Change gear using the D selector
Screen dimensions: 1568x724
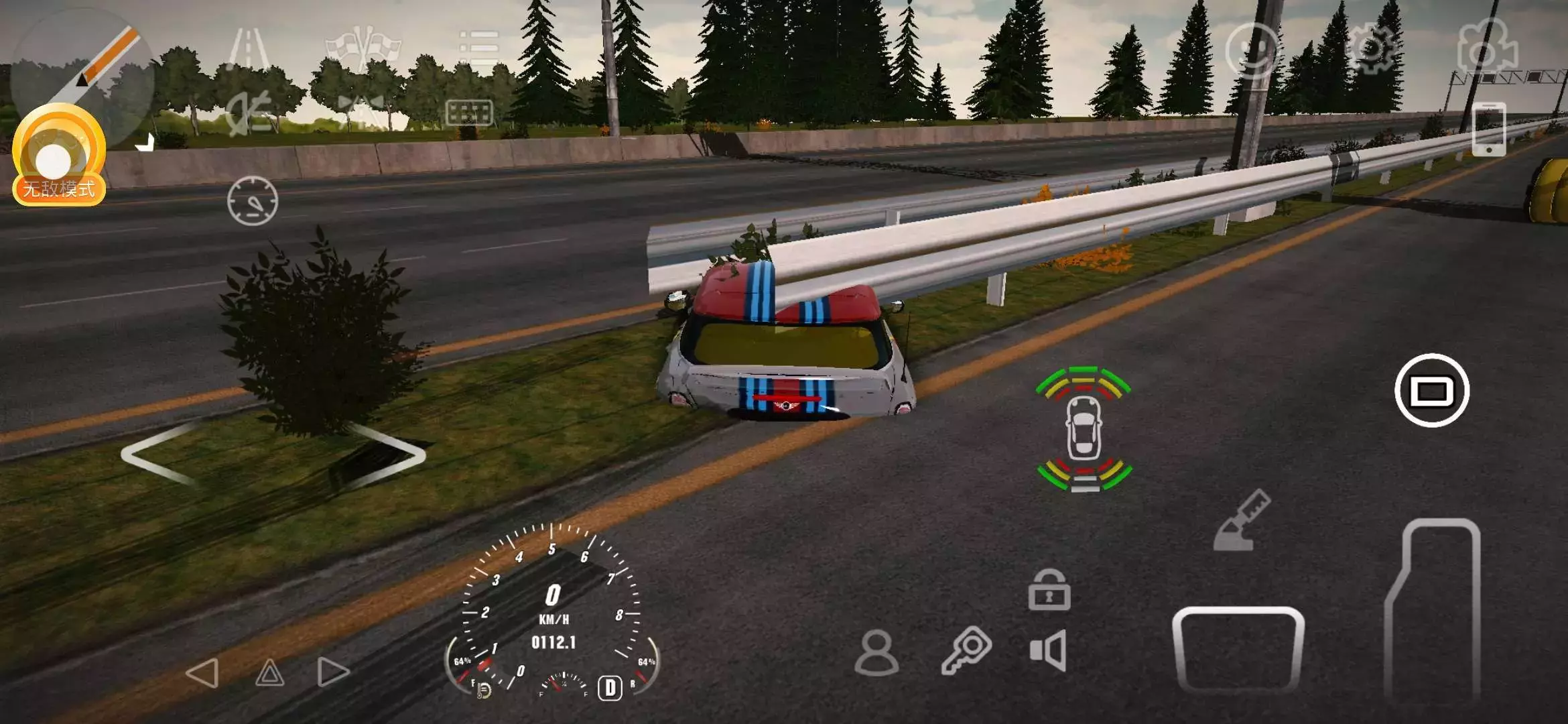(610, 688)
